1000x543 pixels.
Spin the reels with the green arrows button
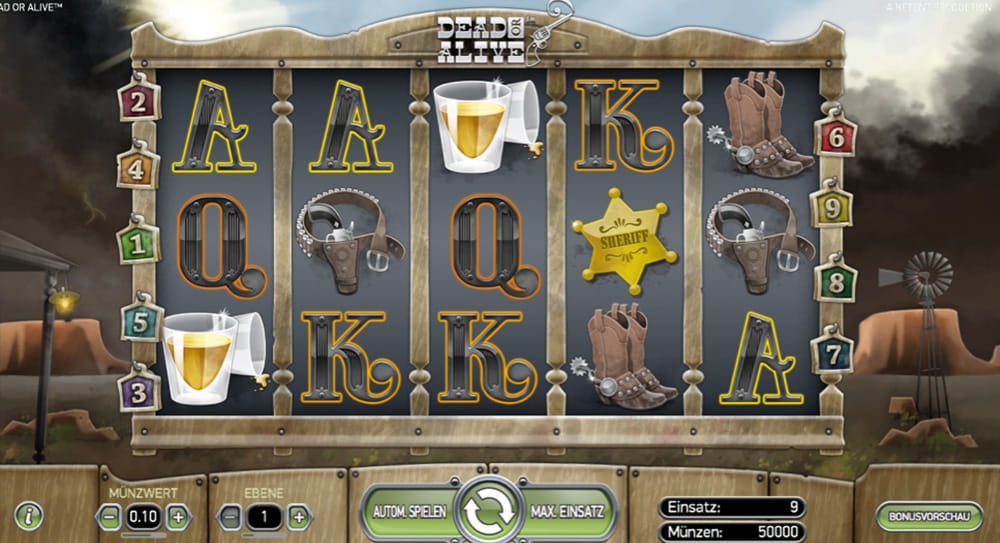click(x=489, y=512)
